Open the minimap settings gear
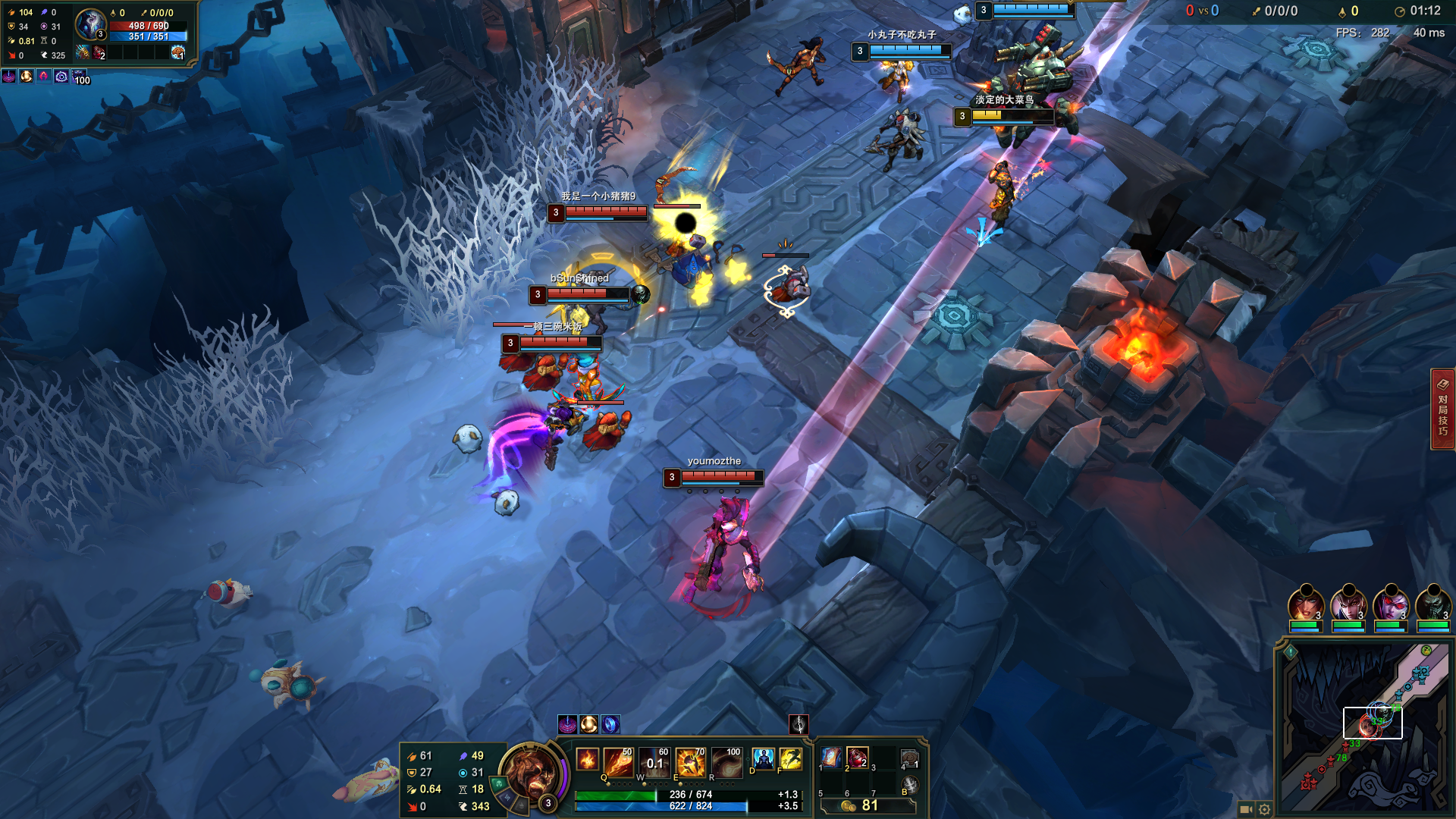Screen dimensions: 1456x819 (1264, 809)
